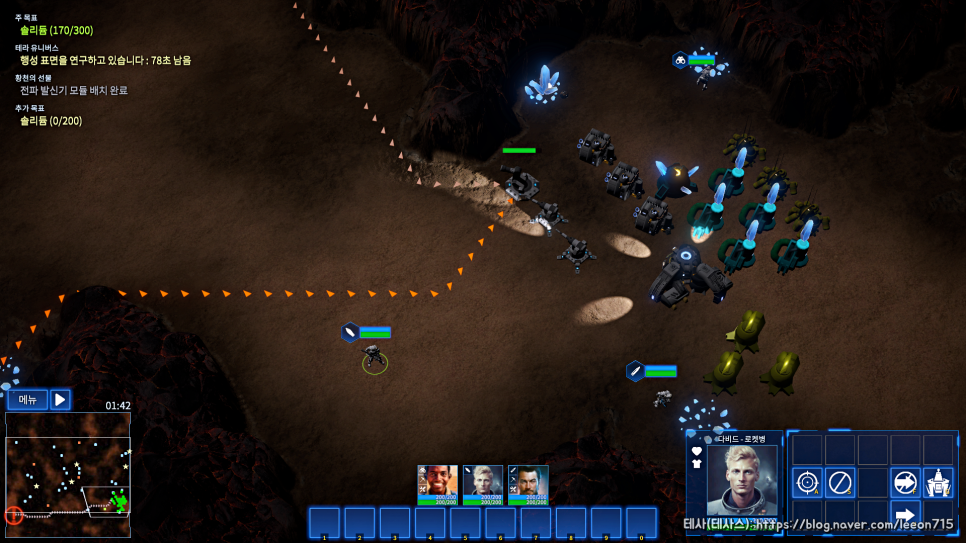Viewport: 966px width, 543px height.
Task: Select control group slot 1
Action: [324, 522]
